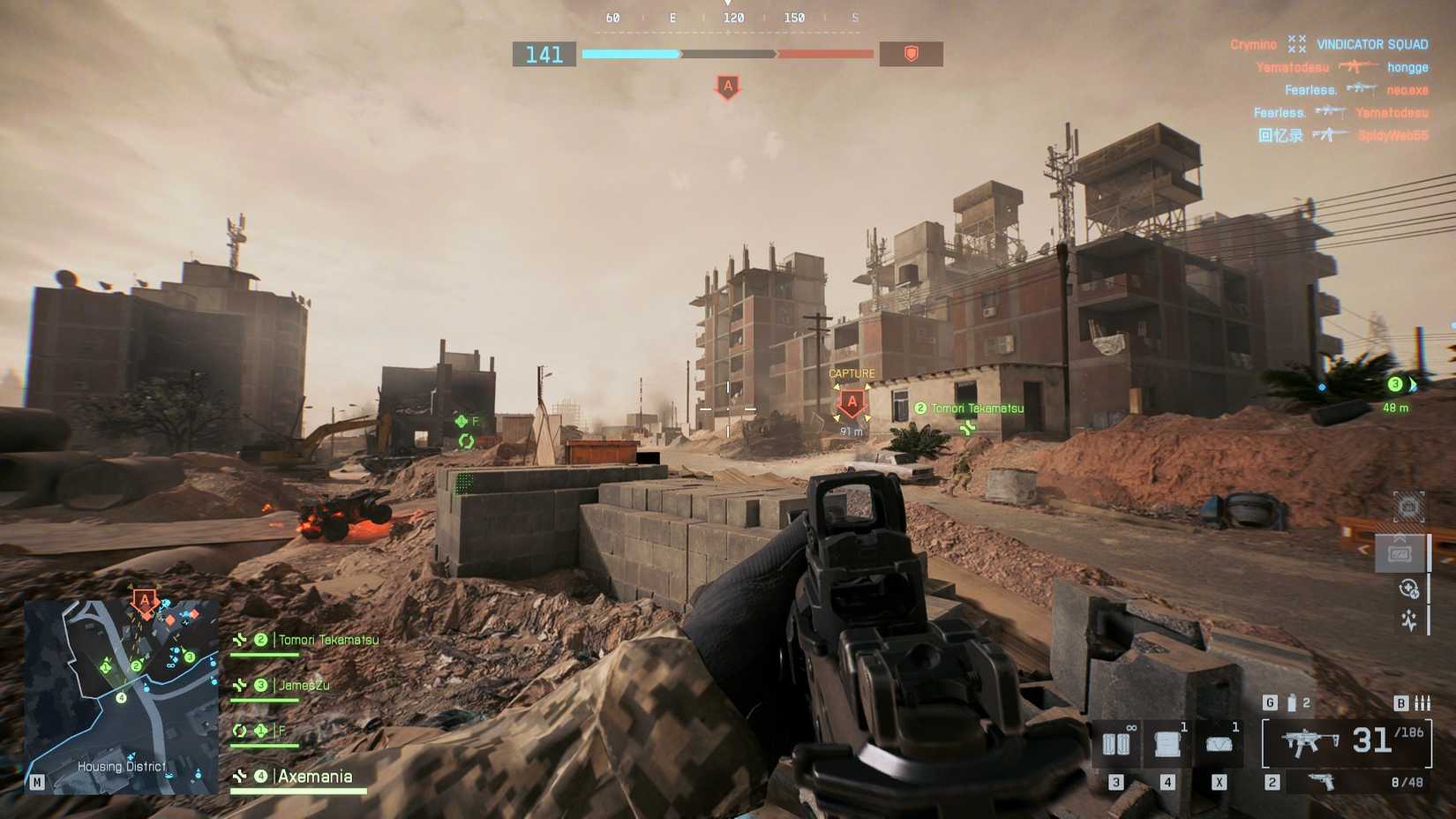This screenshot has width=1456, height=819.
Task: Click the B ammo type indicator
Action: 1400,703
